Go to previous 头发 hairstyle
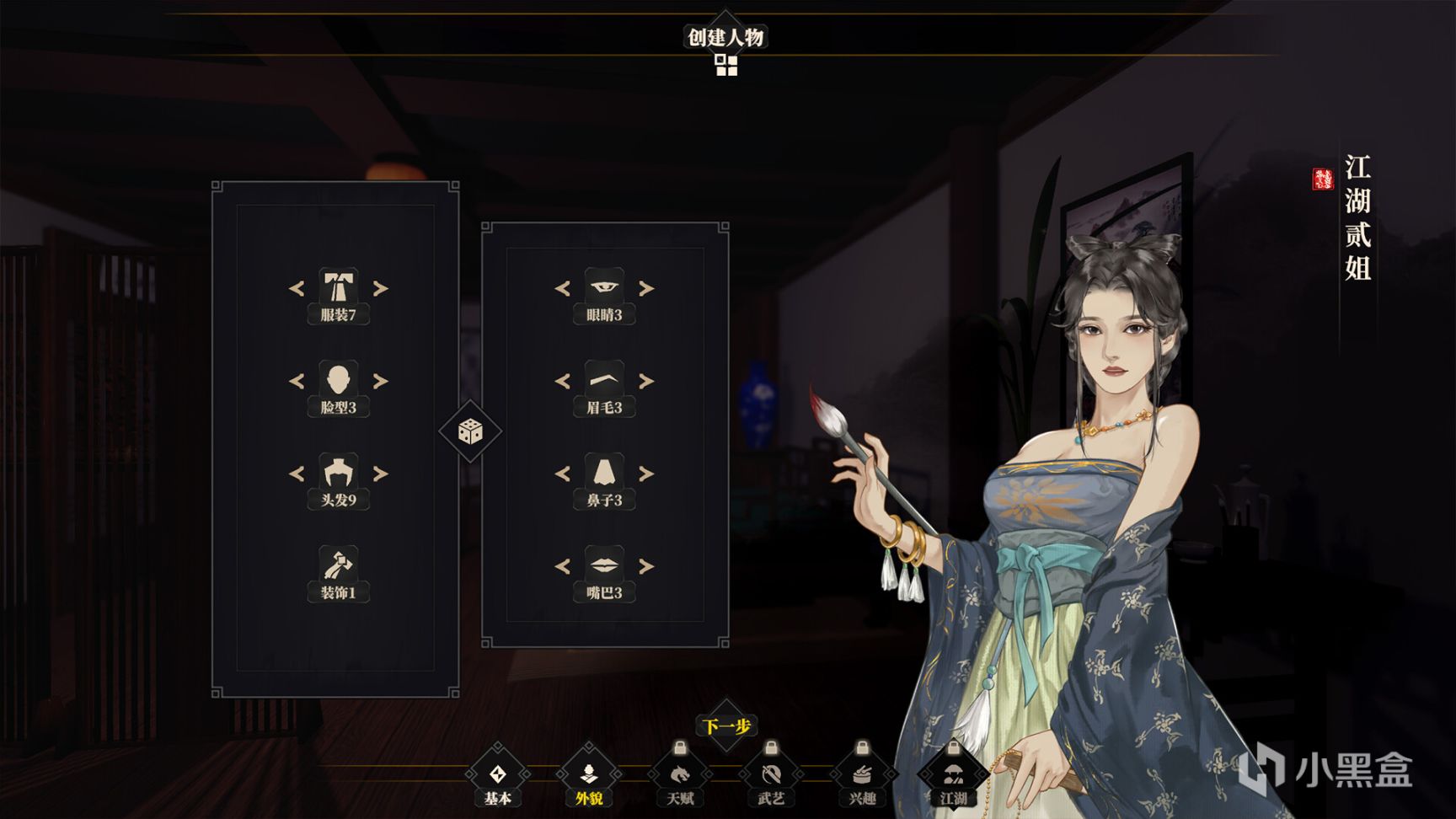This screenshot has width=1456, height=819. (x=297, y=474)
